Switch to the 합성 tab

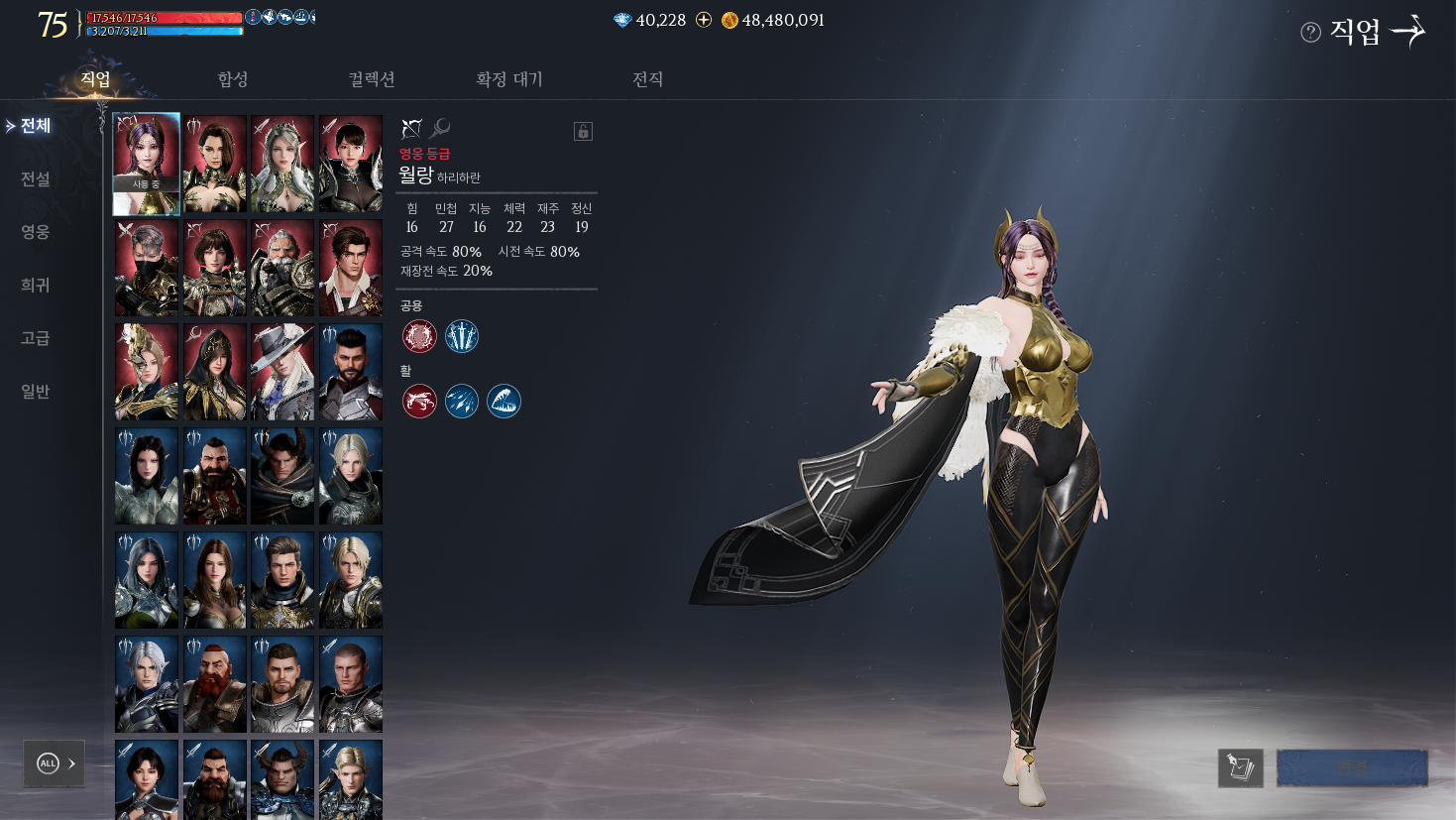pyautogui.click(x=233, y=79)
